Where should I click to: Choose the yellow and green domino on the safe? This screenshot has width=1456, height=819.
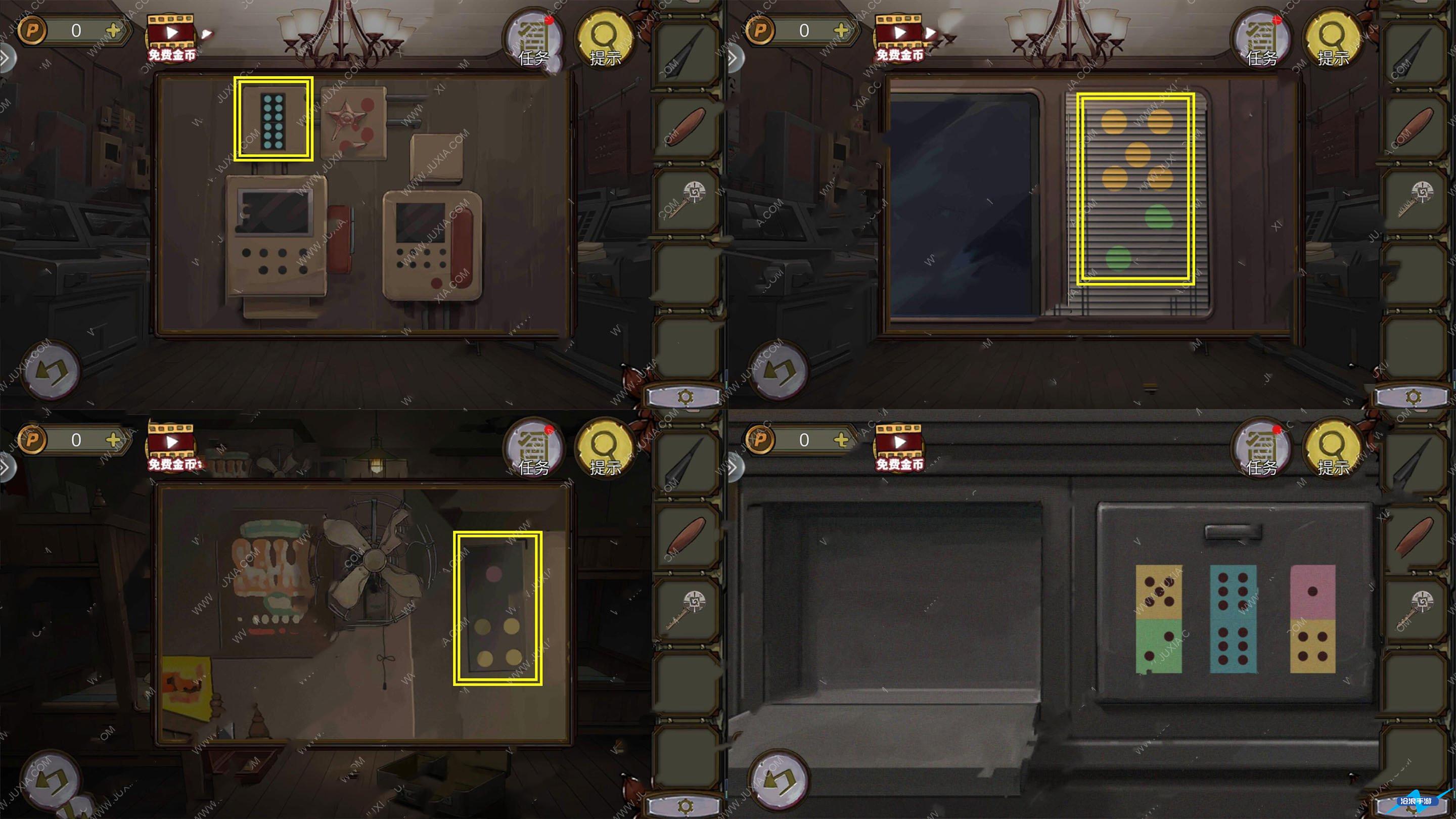click(1158, 619)
